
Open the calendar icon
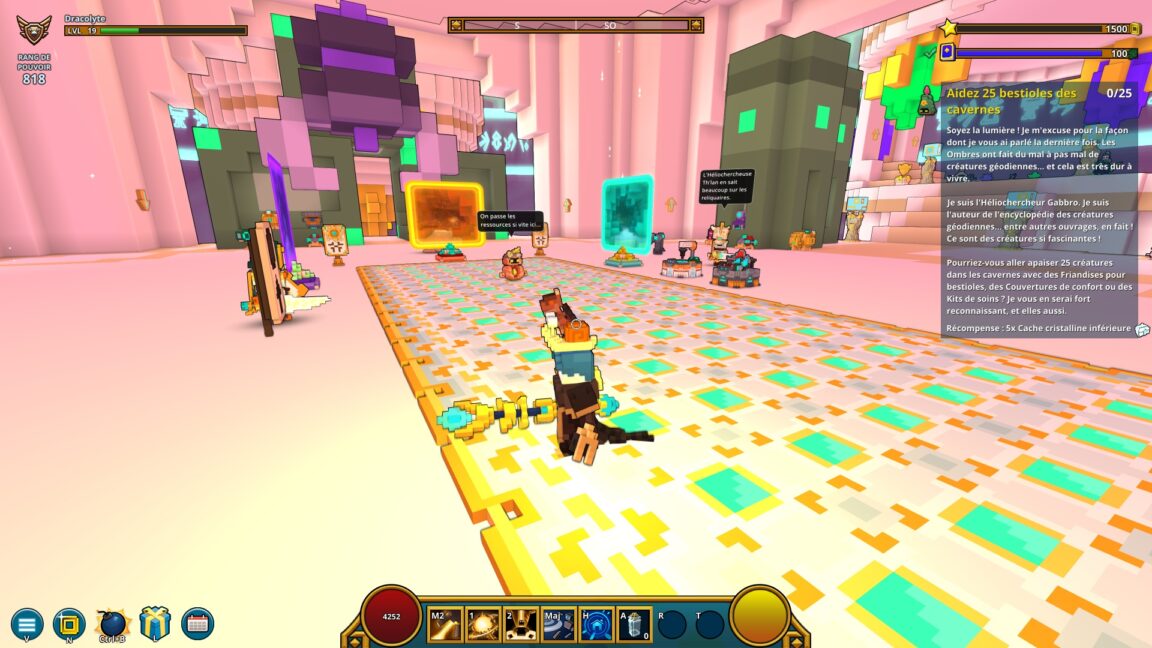(197, 624)
